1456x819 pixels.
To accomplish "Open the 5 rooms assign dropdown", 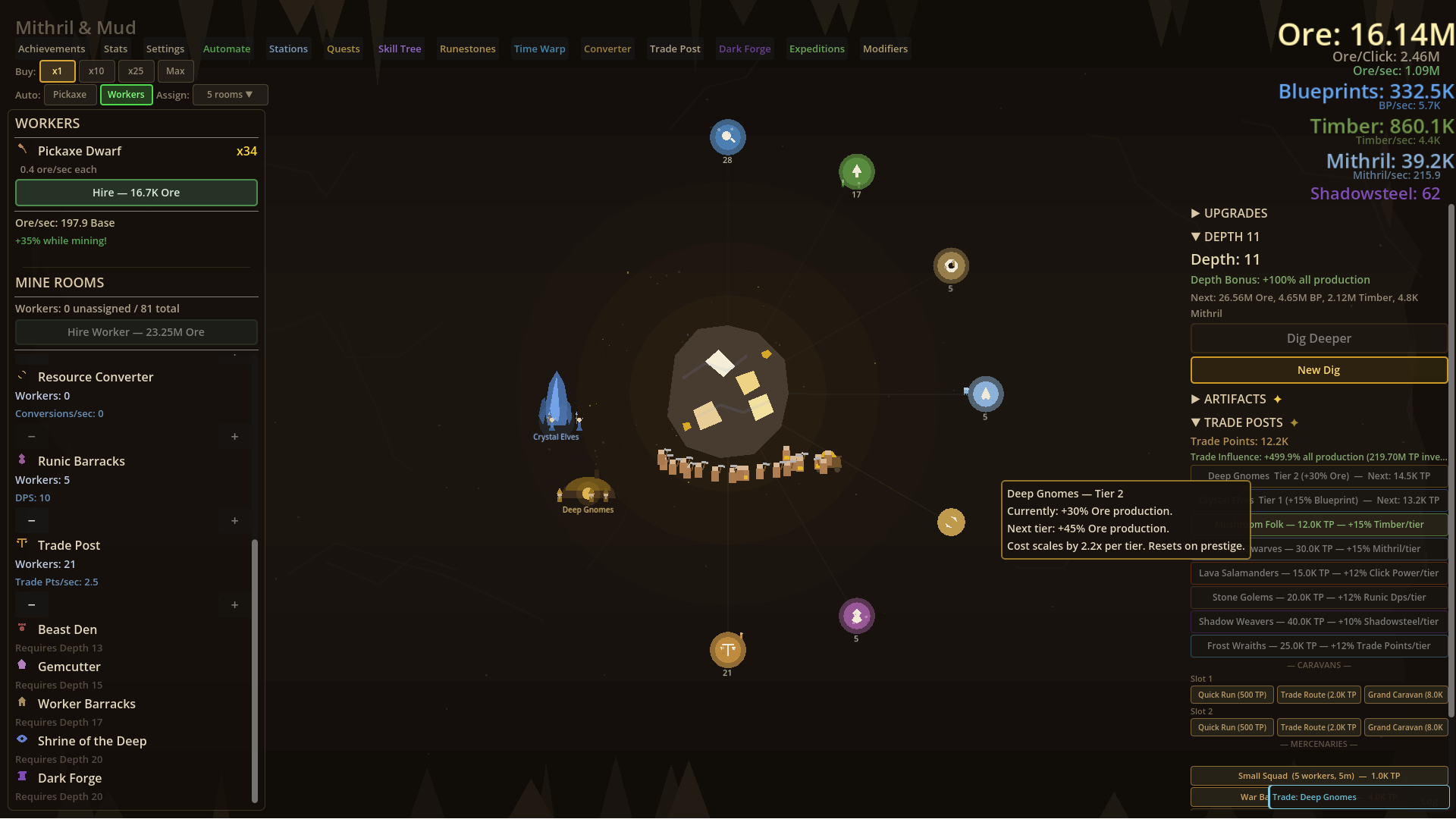I will coord(230,94).
